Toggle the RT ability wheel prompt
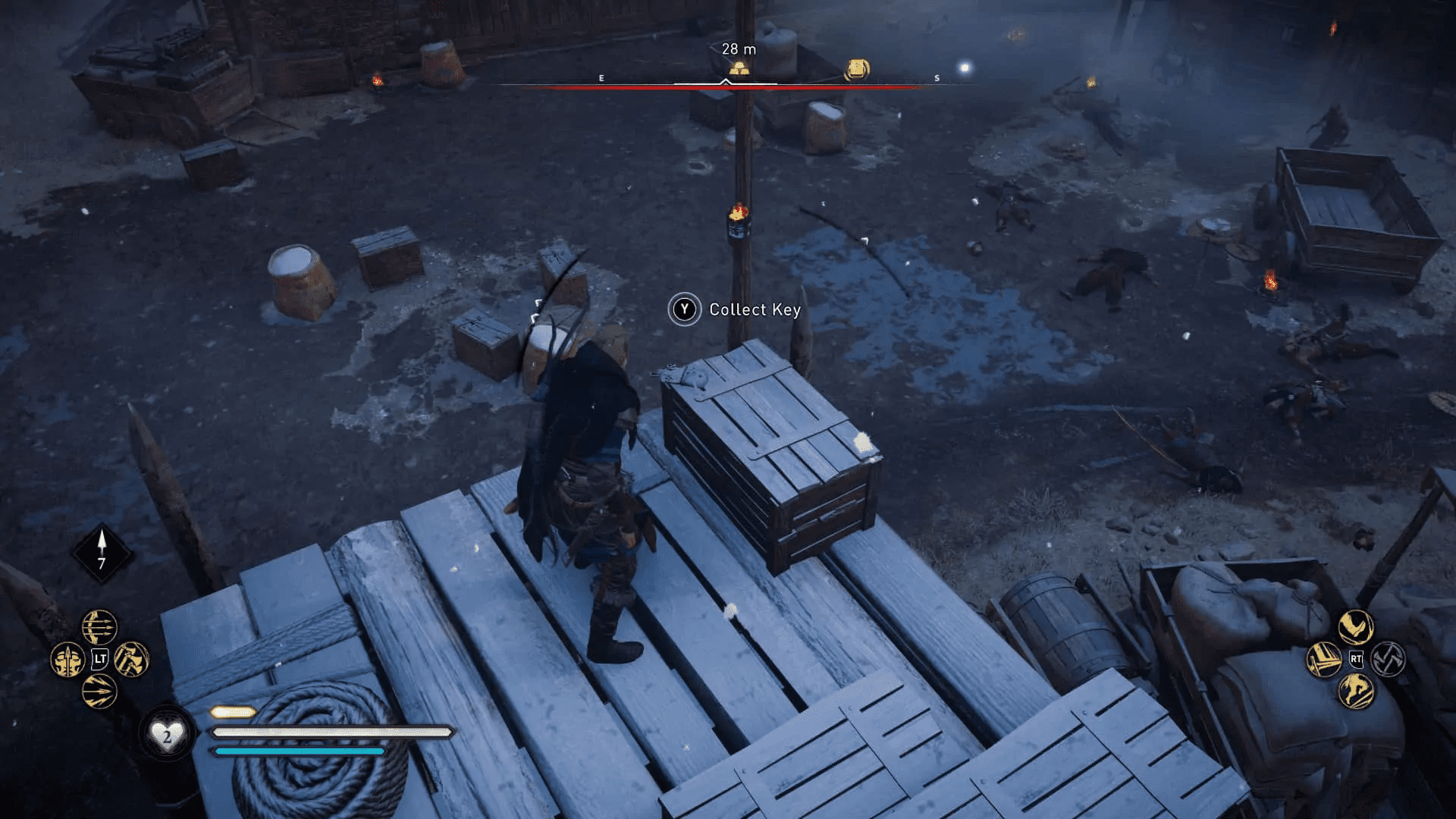Viewport: 1456px width, 819px height. [x=1356, y=659]
